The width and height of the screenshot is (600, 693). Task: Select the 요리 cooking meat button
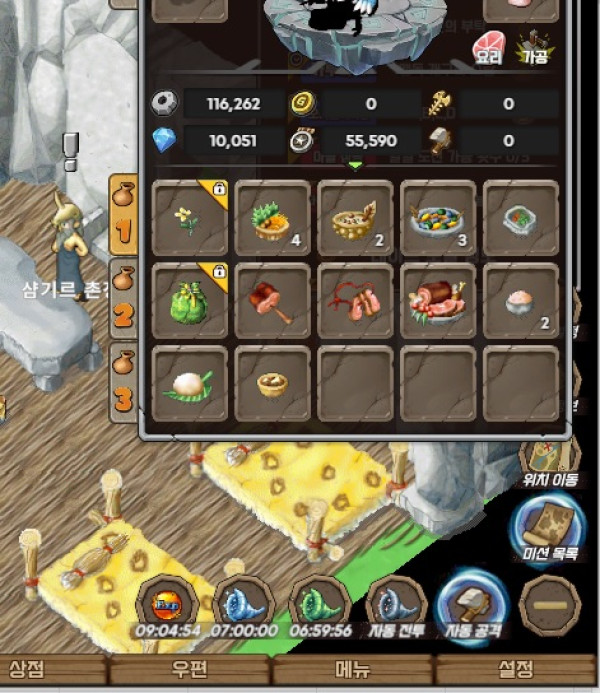(488, 47)
